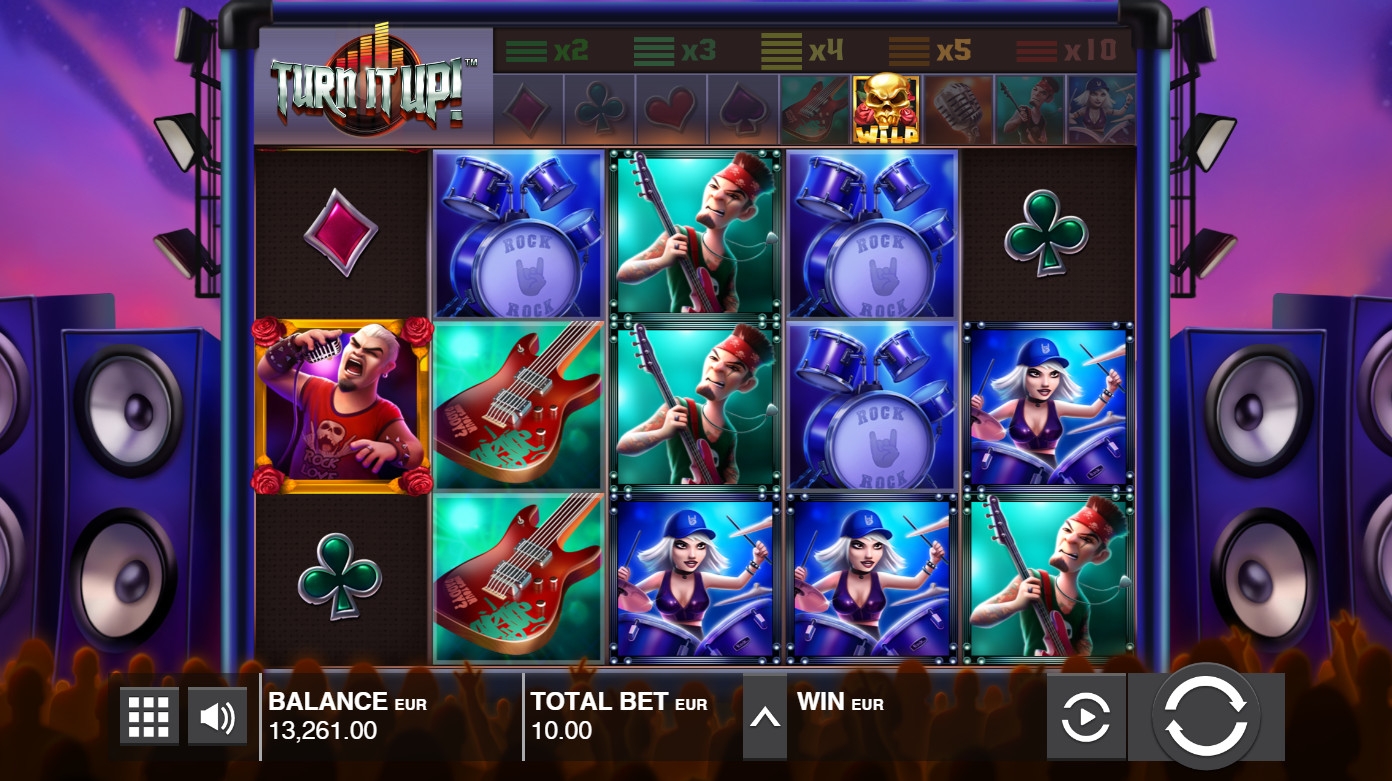Screen dimensions: 1392x781
Task: Expand the total bet selector arrow
Action: 764,717
